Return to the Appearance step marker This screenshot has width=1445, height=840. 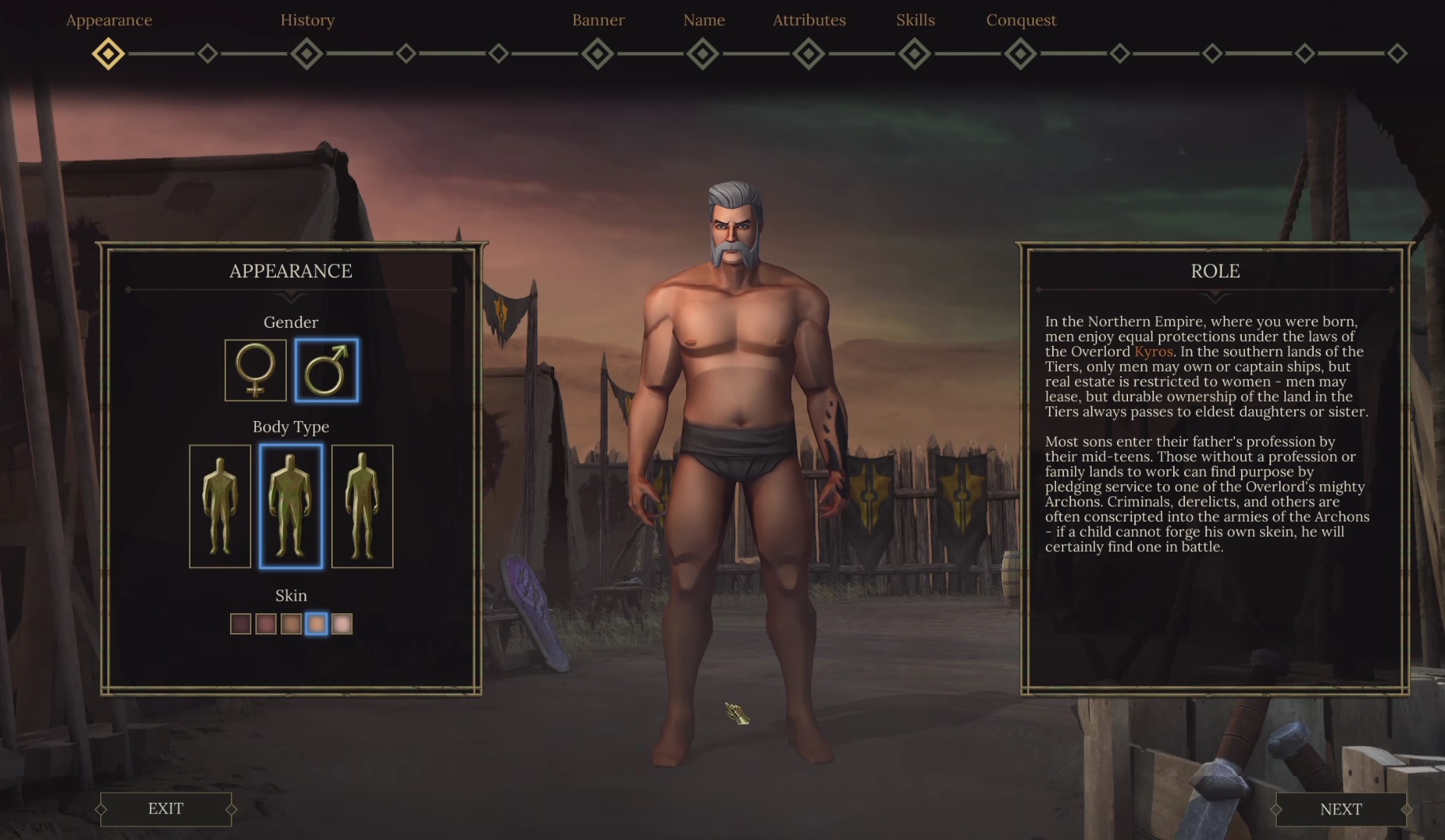[108, 54]
